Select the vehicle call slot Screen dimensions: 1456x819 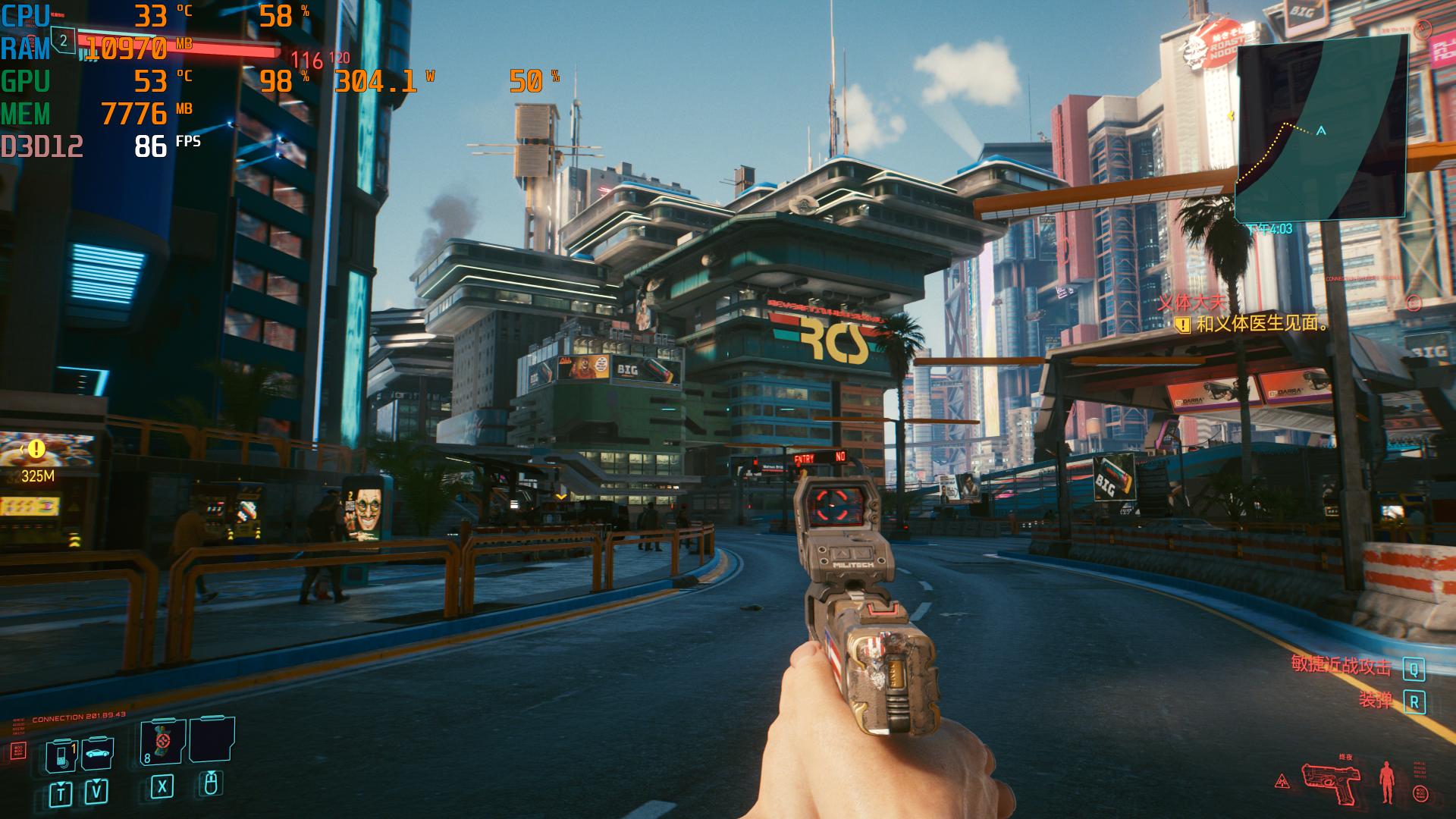click(x=96, y=754)
